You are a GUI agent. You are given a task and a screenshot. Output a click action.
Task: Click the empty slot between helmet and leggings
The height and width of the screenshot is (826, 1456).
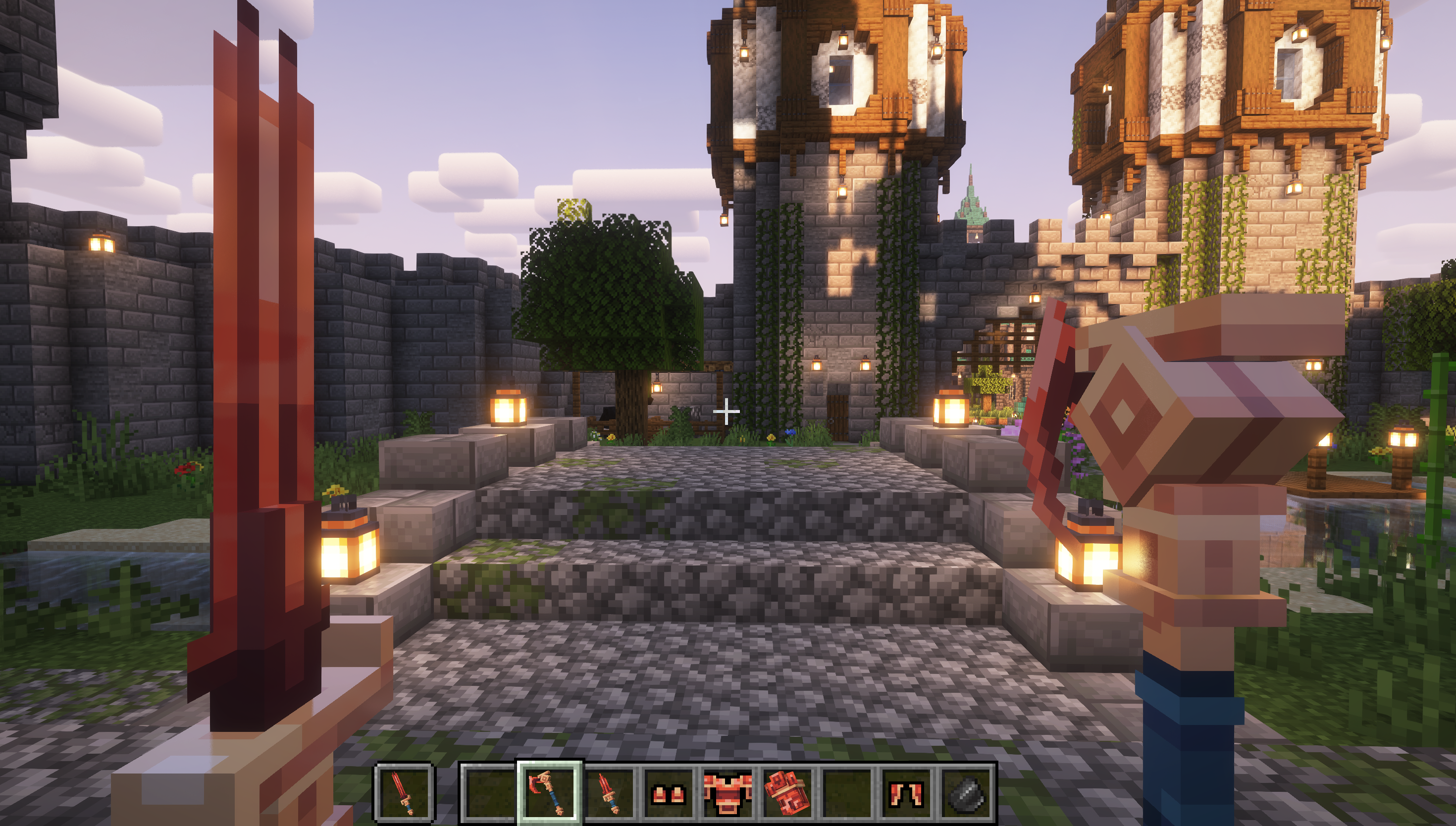(x=847, y=794)
